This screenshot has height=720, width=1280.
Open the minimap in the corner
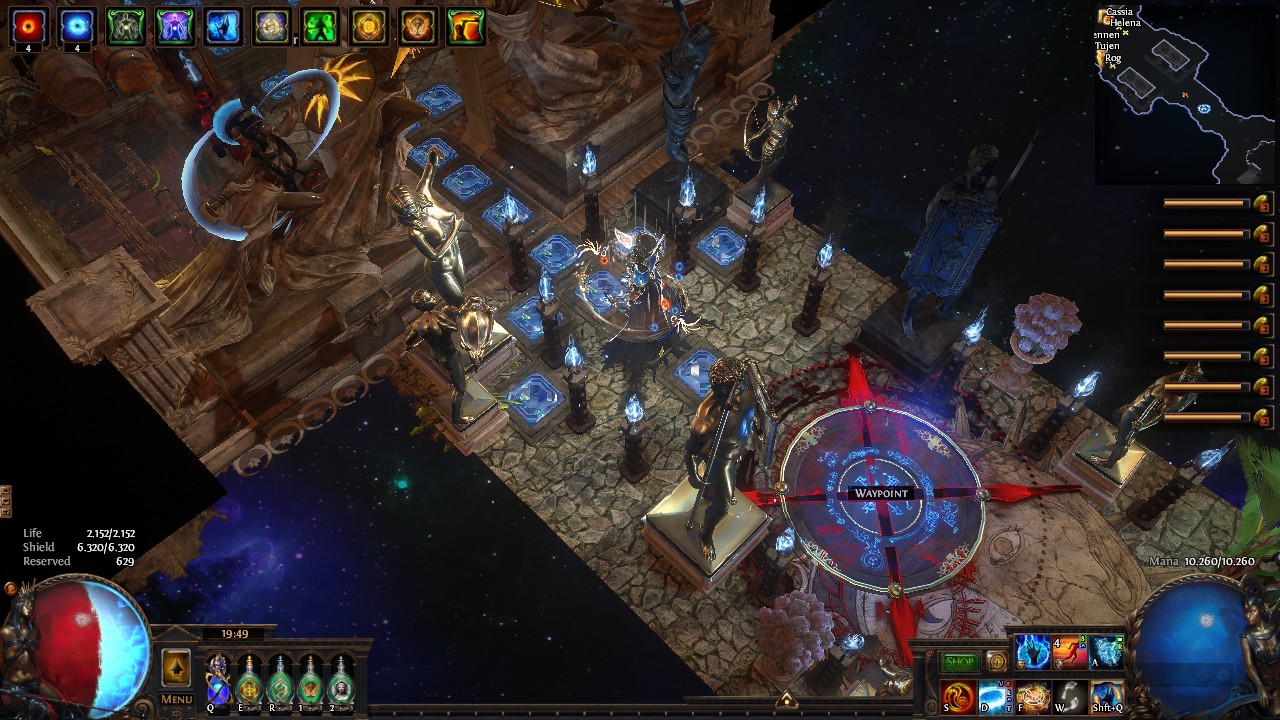(1186, 92)
